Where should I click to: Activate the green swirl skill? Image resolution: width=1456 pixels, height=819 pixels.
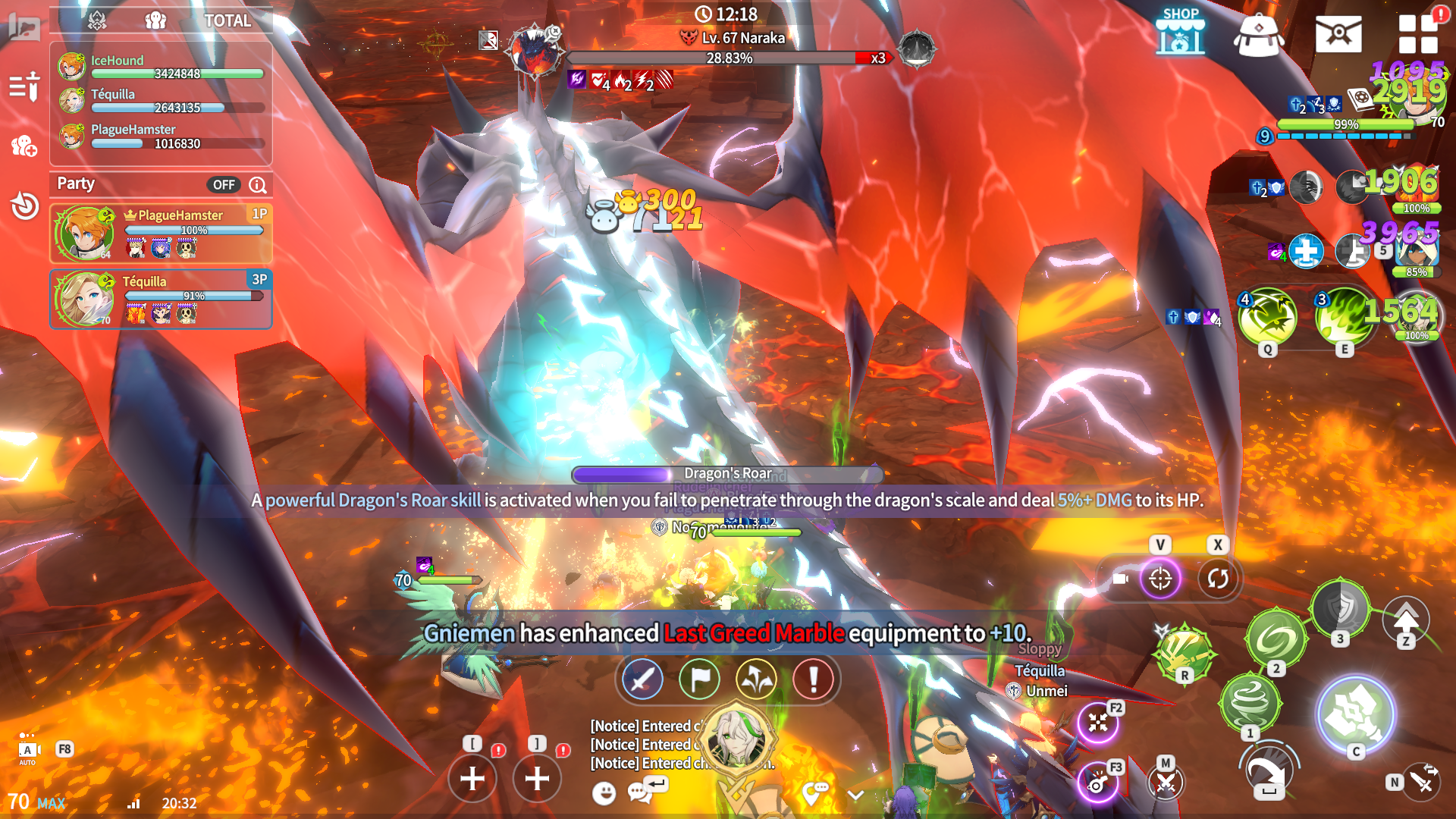(x=1276, y=639)
